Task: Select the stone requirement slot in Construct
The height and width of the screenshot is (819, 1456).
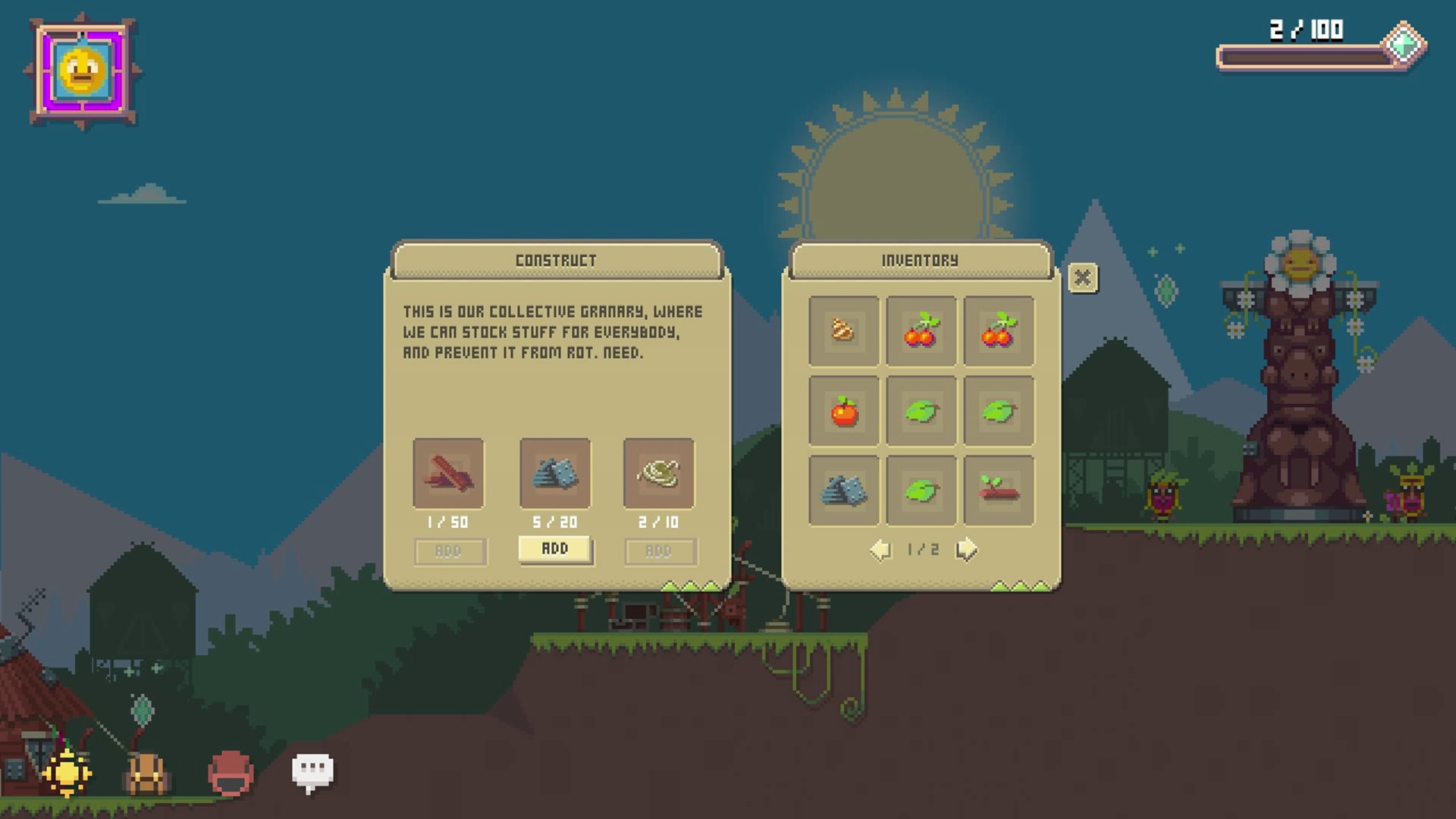Action: click(x=555, y=473)
